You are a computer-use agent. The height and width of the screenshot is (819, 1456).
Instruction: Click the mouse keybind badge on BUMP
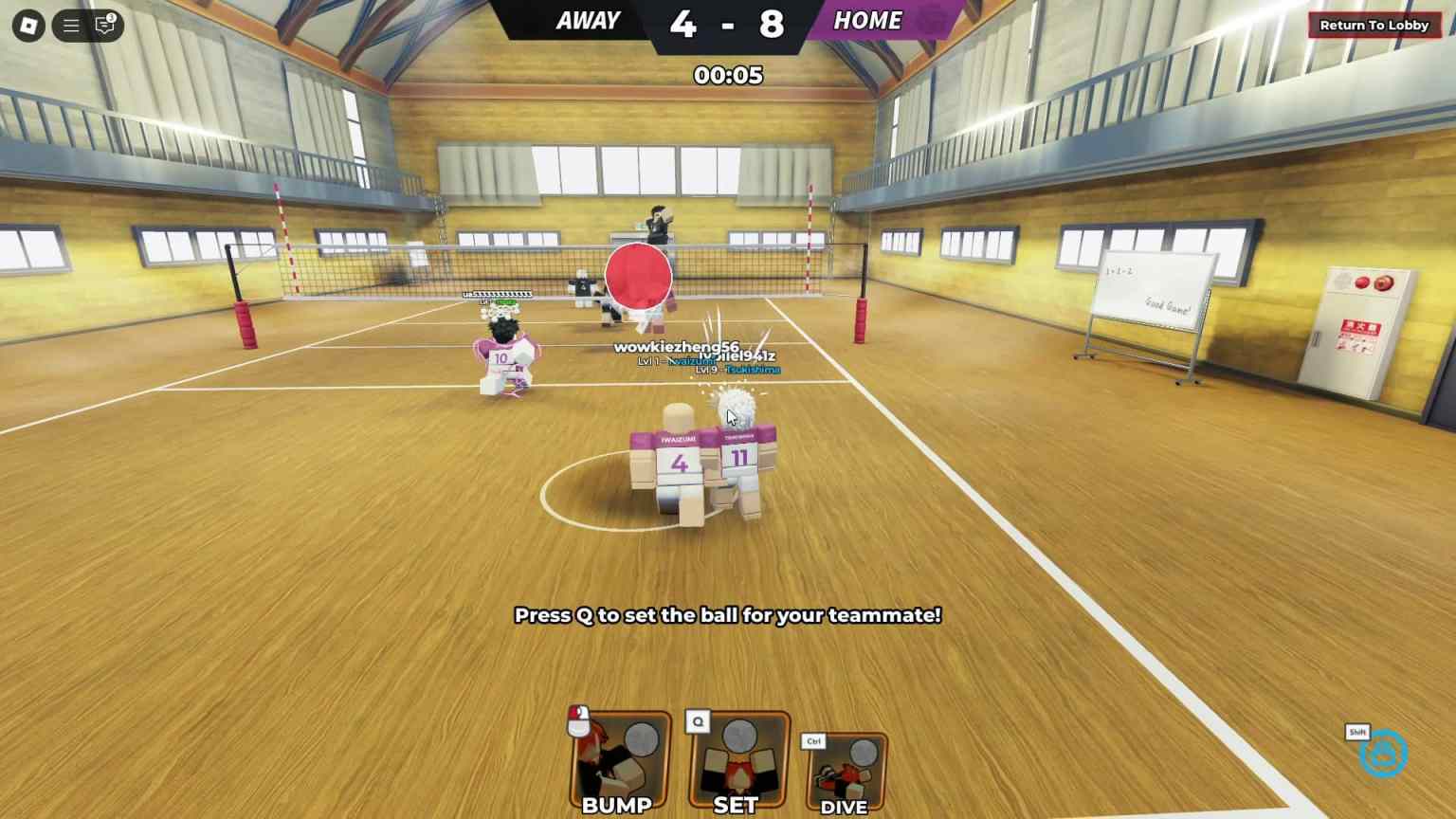point(577,719)
